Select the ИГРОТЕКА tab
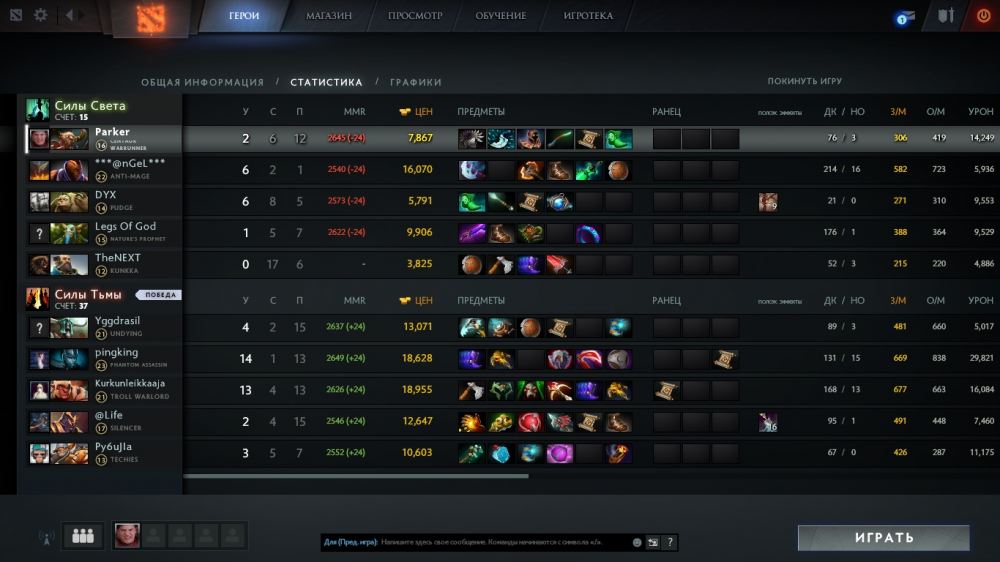This screenshot has width=1000, height=562. 588,16
